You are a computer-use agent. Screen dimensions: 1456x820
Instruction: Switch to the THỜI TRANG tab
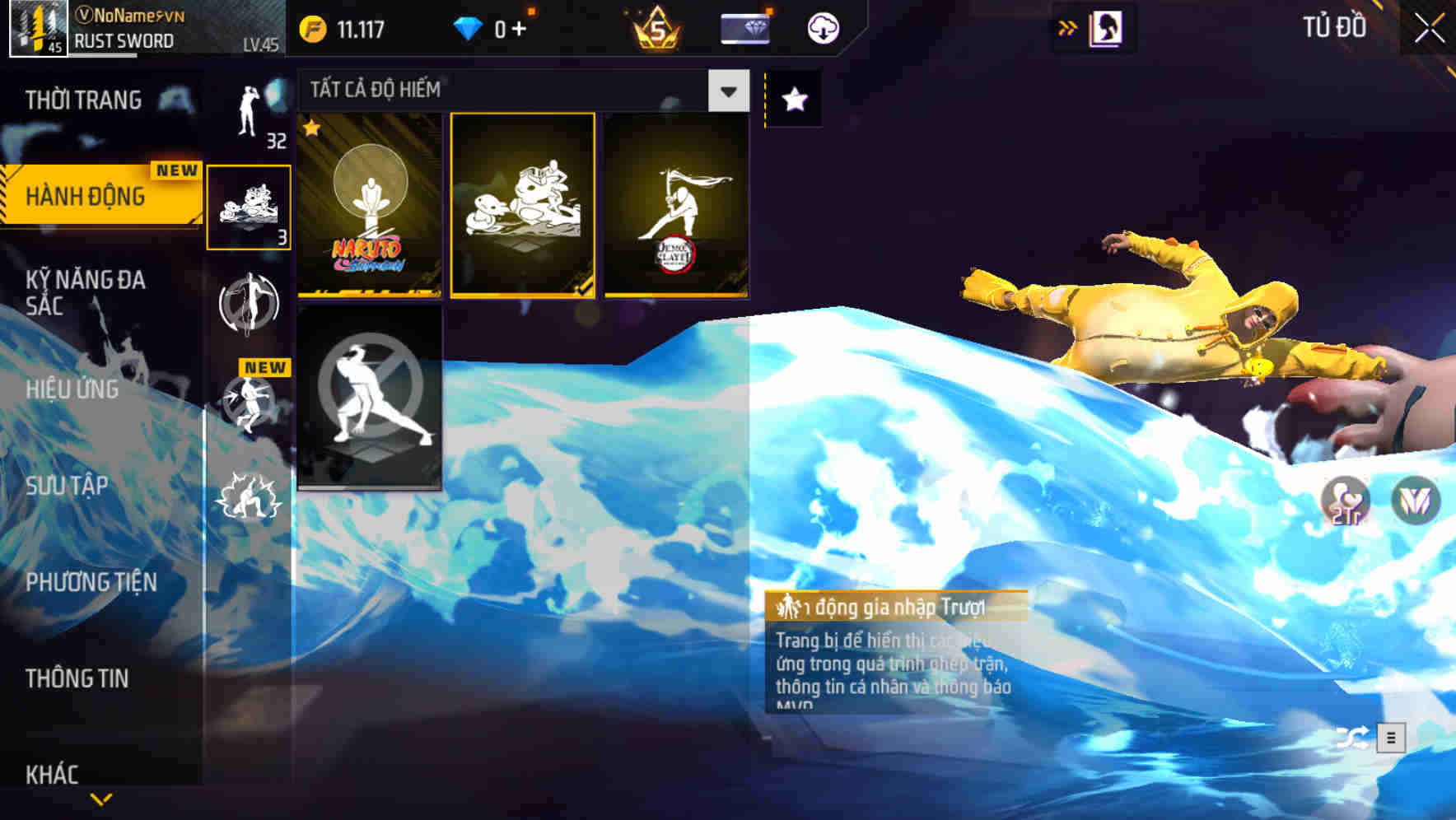[82, 99]
